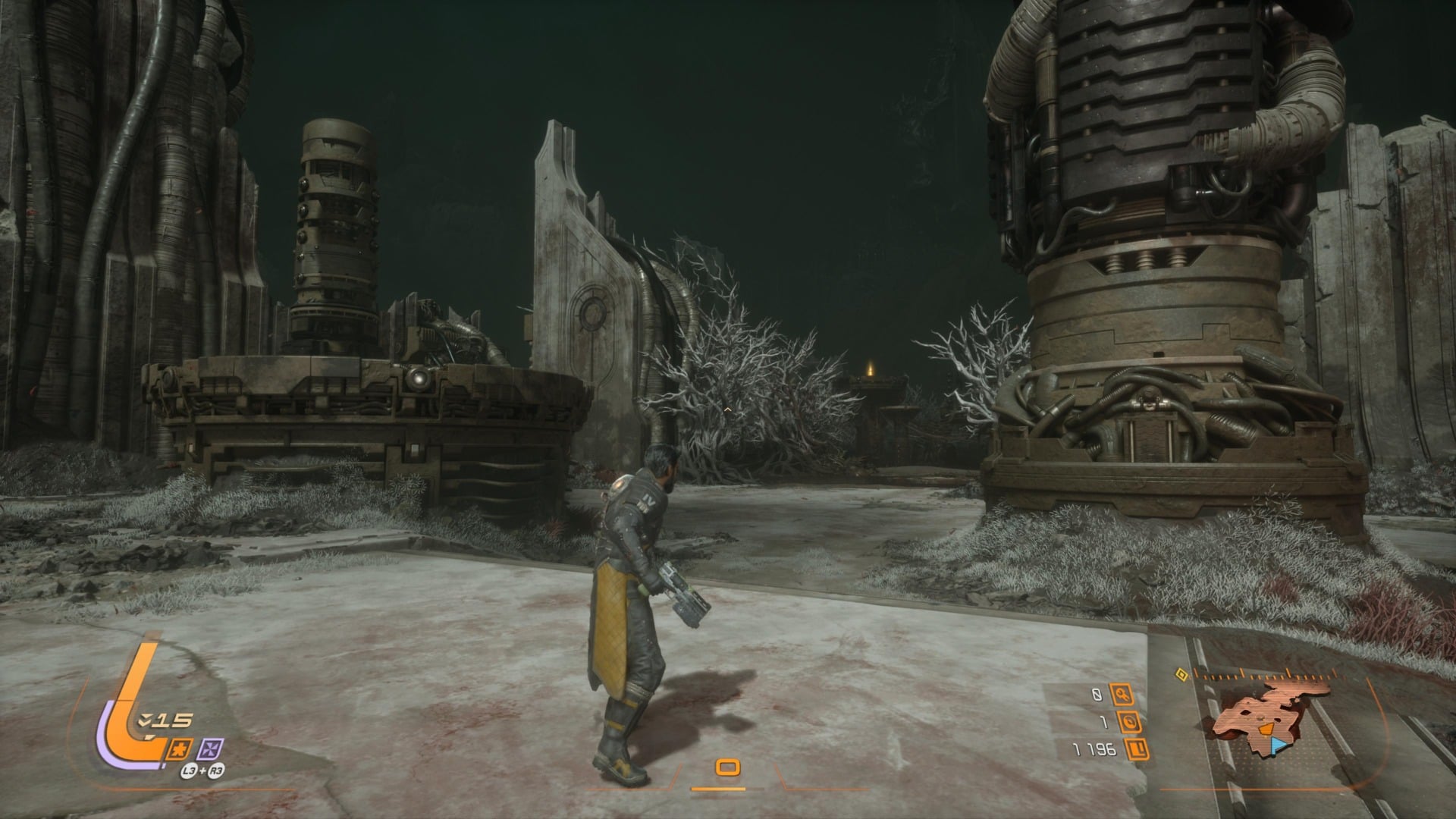Screen dimensions: 1456x819
Task: Activate the purple pinwheel ability icon
Action: click(x=209, y=749)
